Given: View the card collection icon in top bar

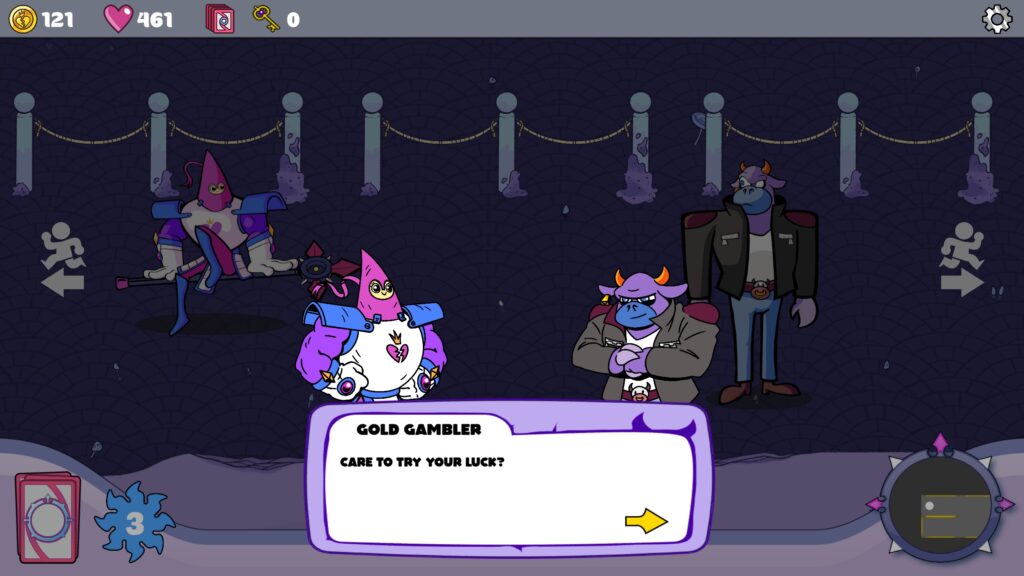Looking at the screenshot, I should click(220, 19).
